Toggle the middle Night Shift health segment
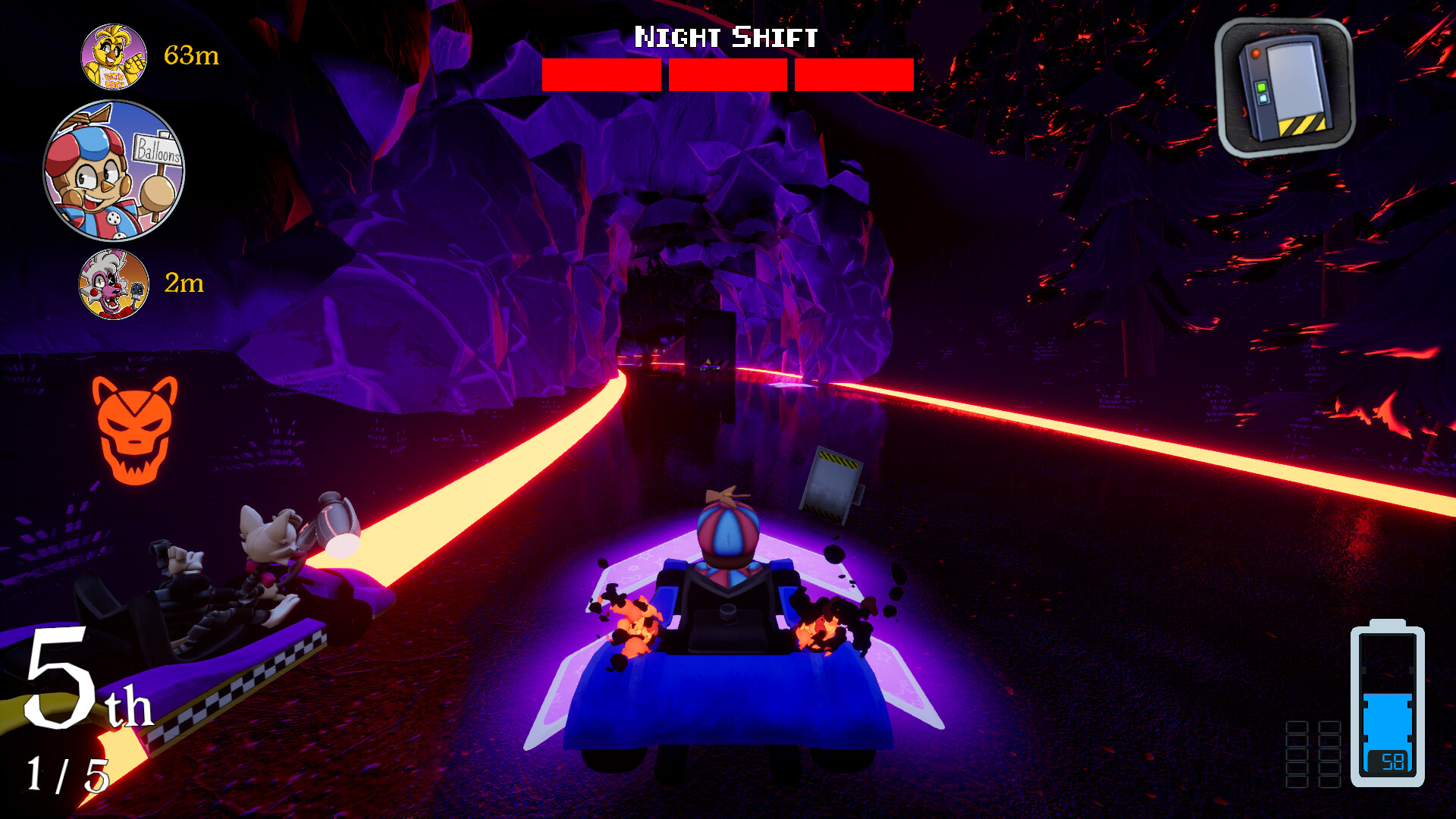Screen dimensions: 1456x819 (726, 74)
